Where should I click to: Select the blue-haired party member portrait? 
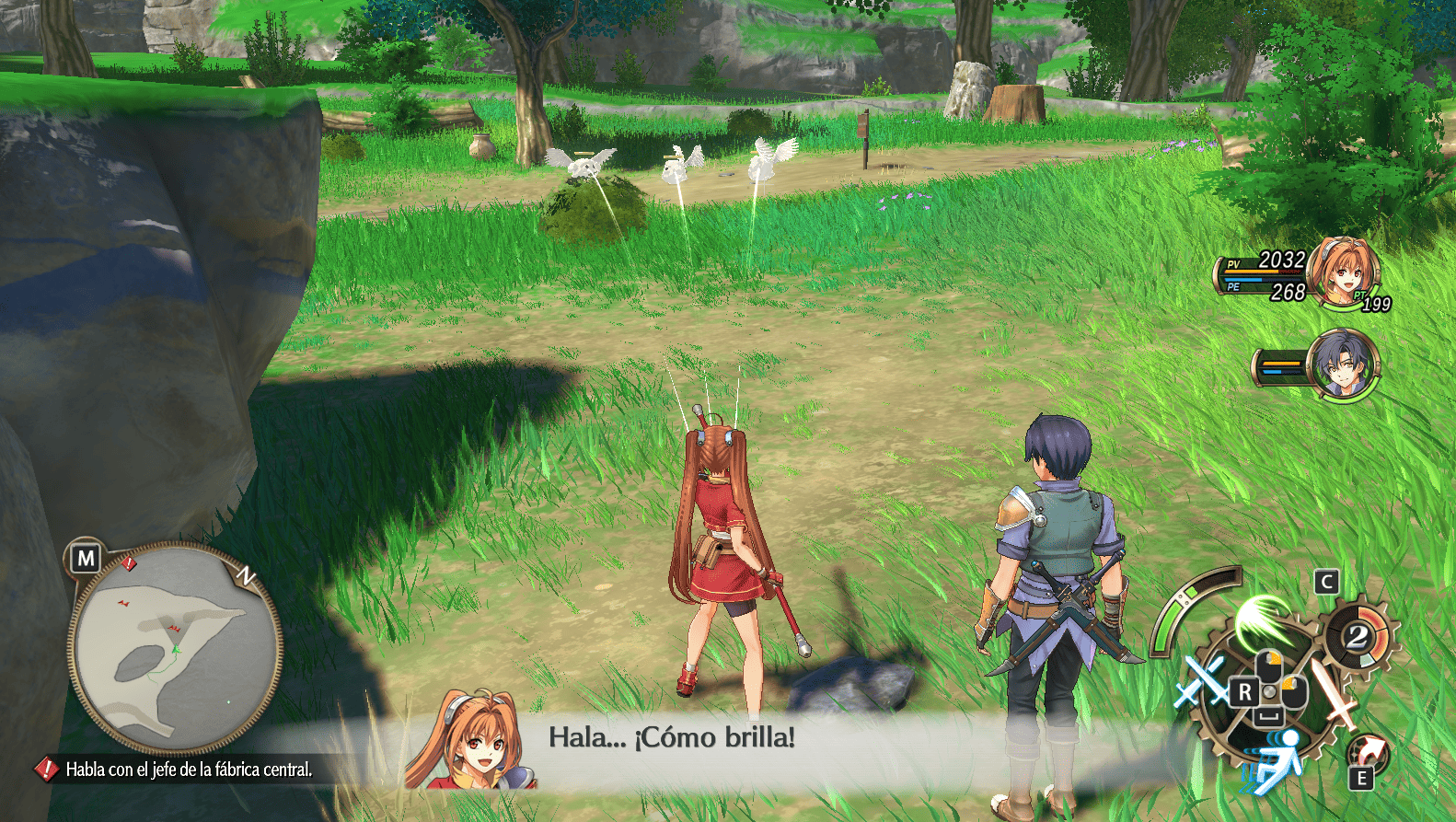(1344, 363)
